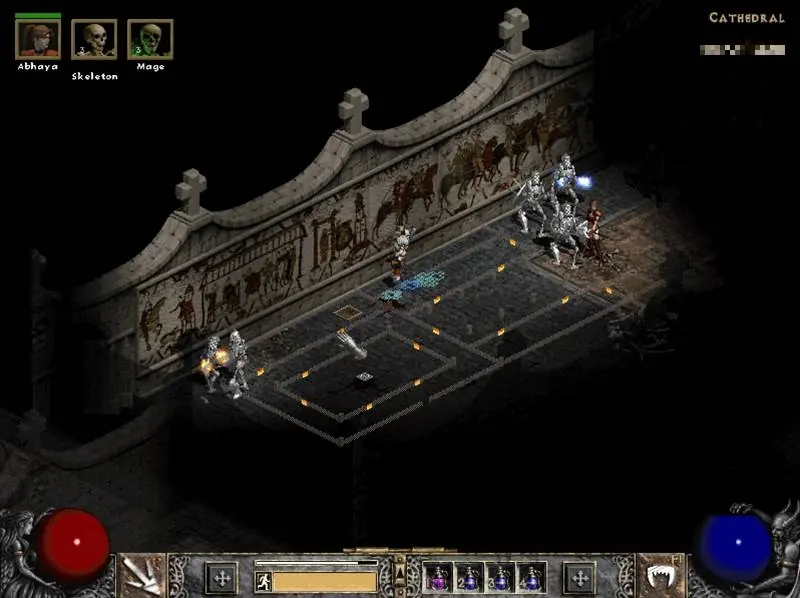Open the left attack skill selector
Image resolution: width=800 pixels, height=598 pixels.
(x=141, y=574)
